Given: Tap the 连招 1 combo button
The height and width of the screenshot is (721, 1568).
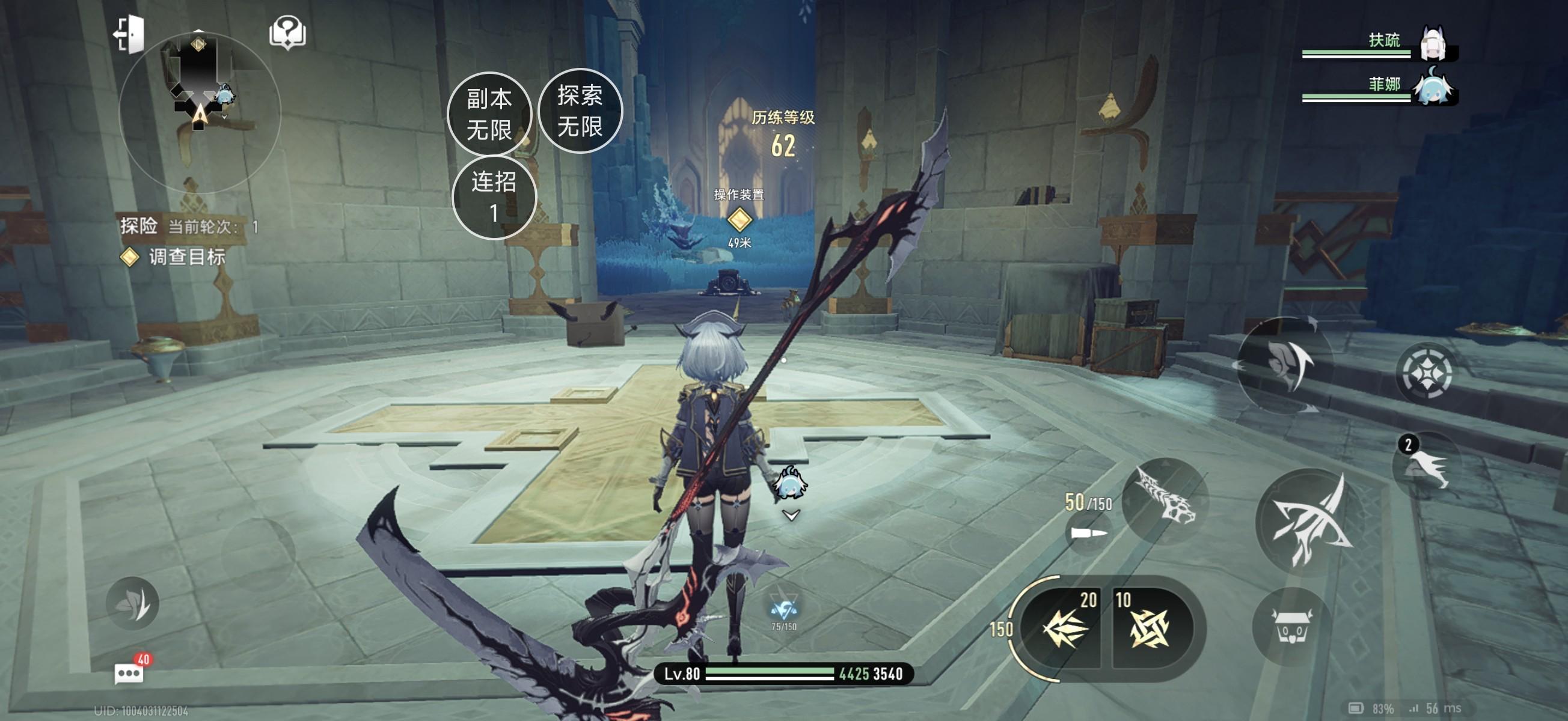Looking at the screenshot, I should point(494,197).
